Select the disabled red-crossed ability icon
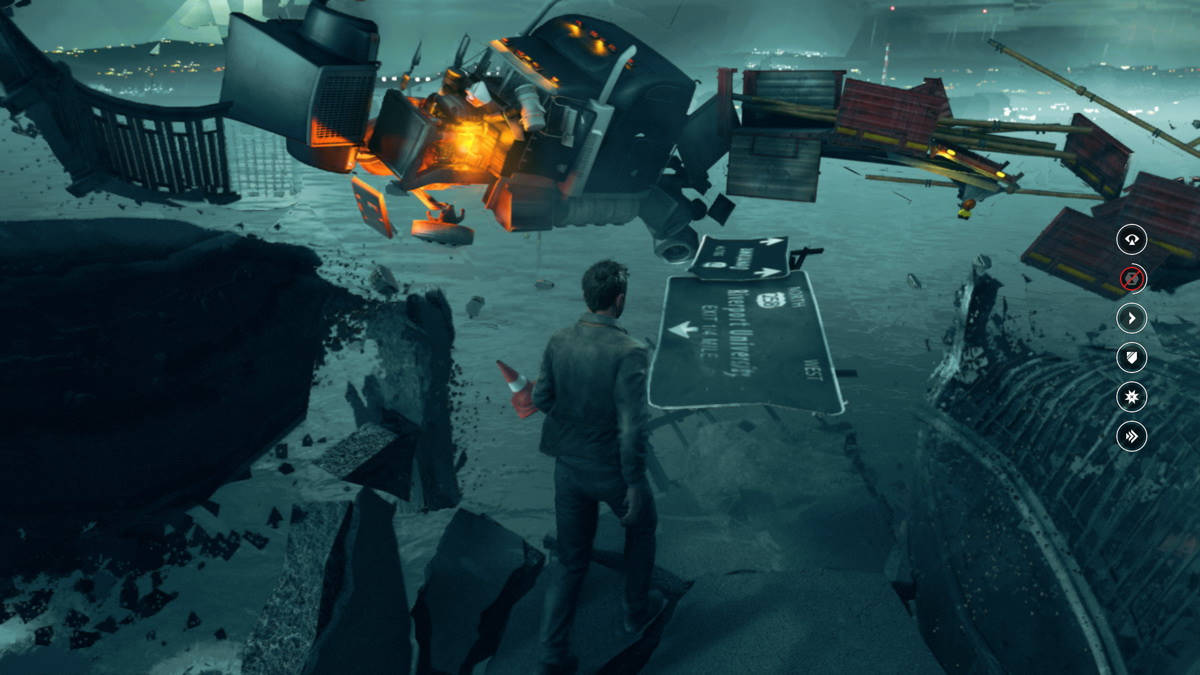Viewport: 1200px width, 675px height. [1131, 278]
